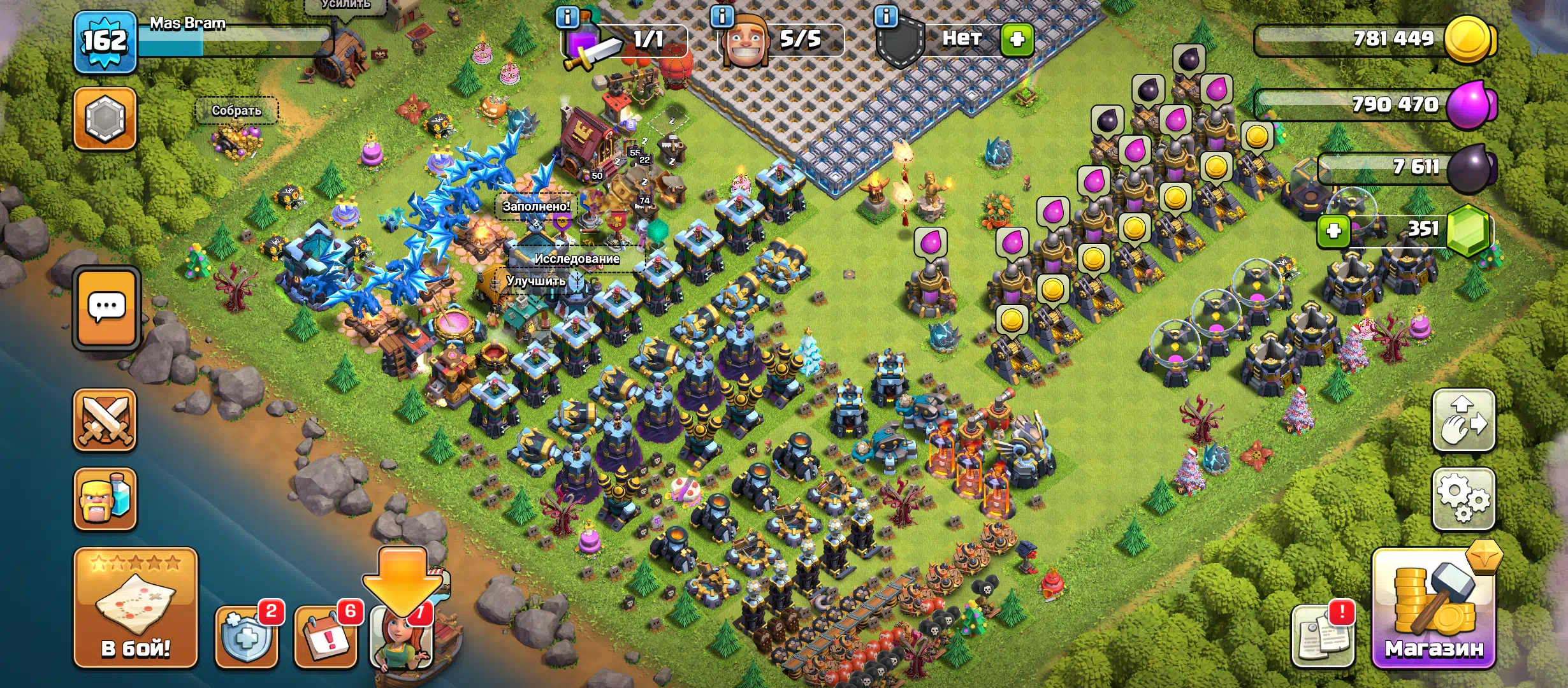Open the barbarian army overview
The image size is (1568, 688).
(105, 499)
